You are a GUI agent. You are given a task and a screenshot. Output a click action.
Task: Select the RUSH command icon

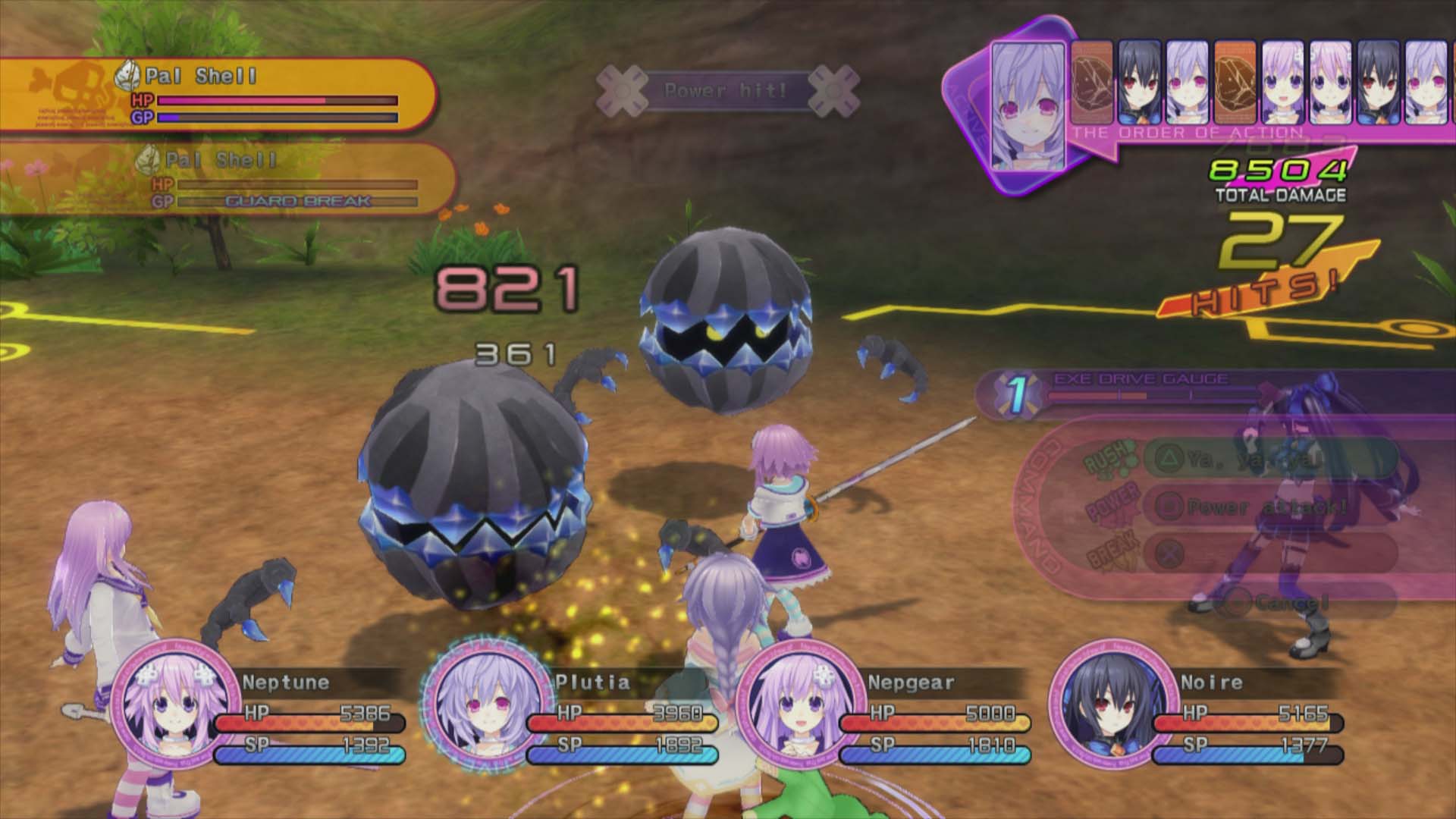(1107, 461)
